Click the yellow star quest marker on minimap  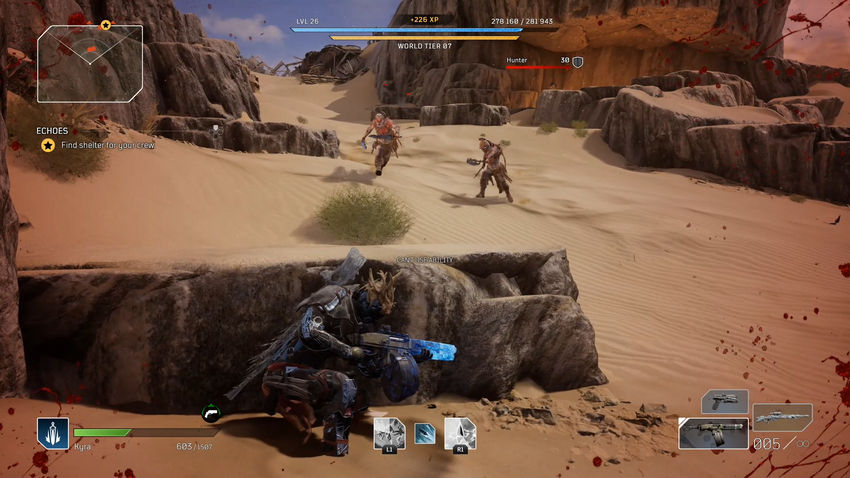tap(105, 24)
